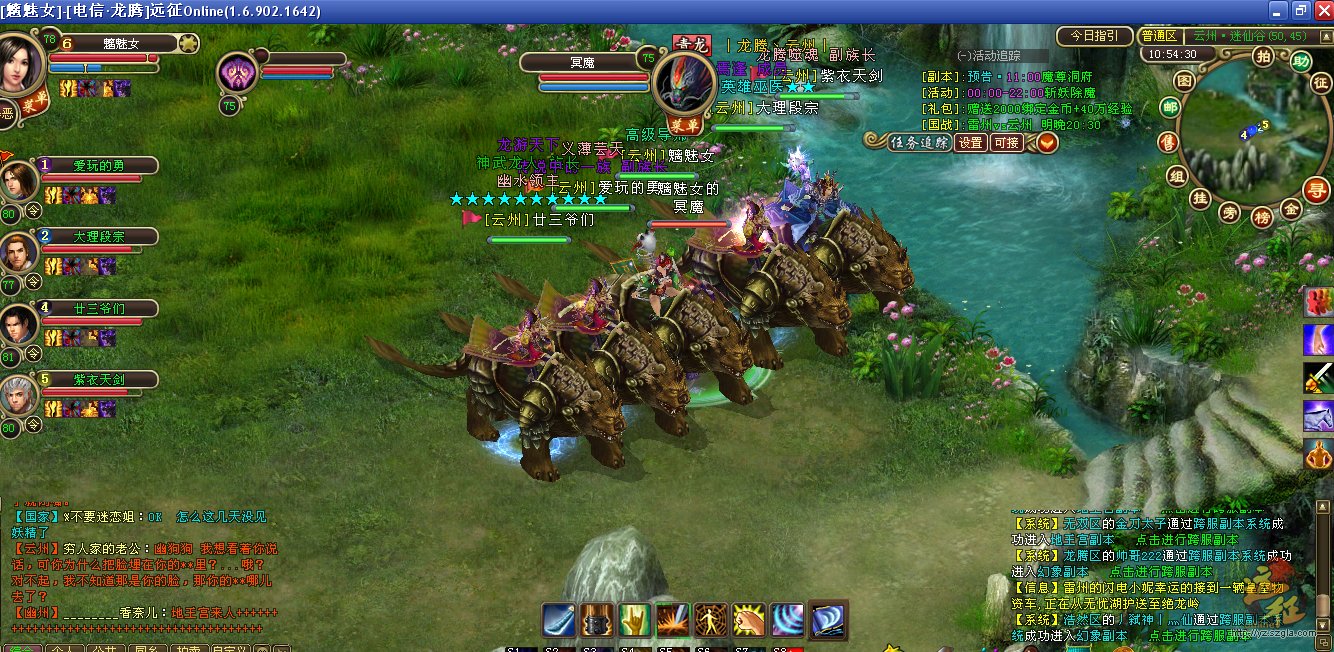Open the 售 shop button beside minimap
1334x652 pixels.
coord(1166,143)
